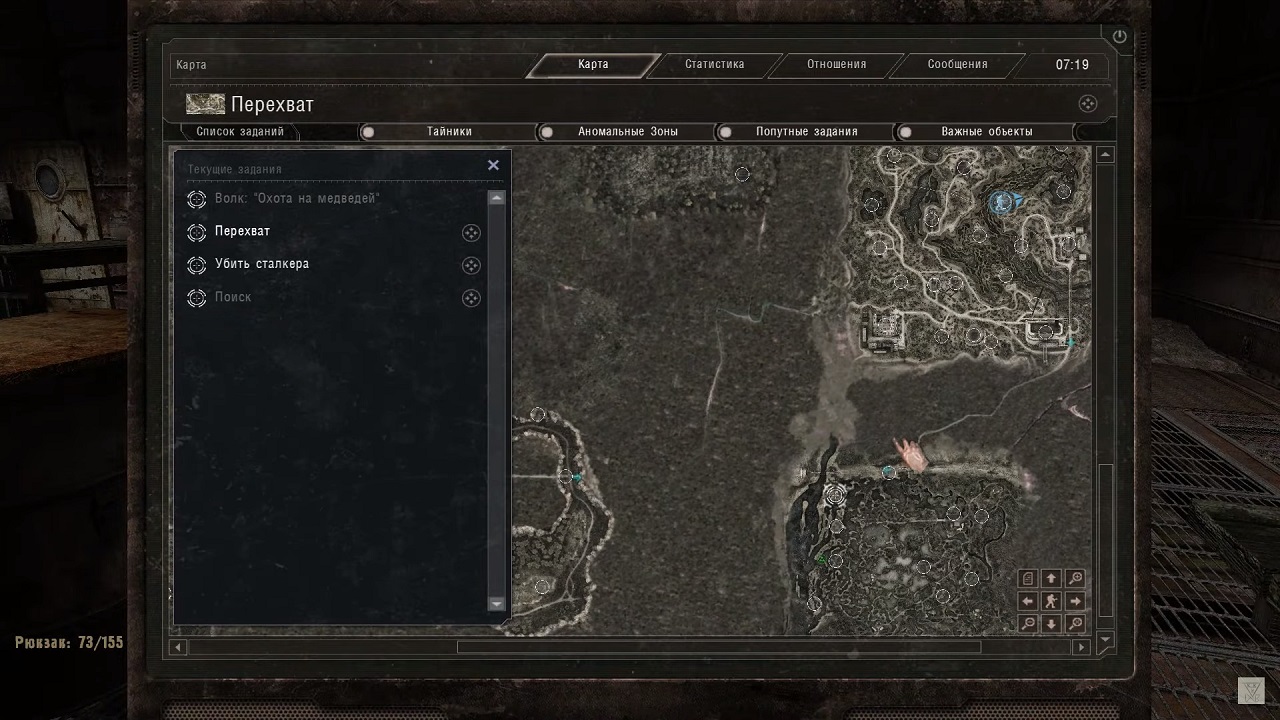Switch to the Статистика tab
The image size is (1280, 720).
pos(714,65)
